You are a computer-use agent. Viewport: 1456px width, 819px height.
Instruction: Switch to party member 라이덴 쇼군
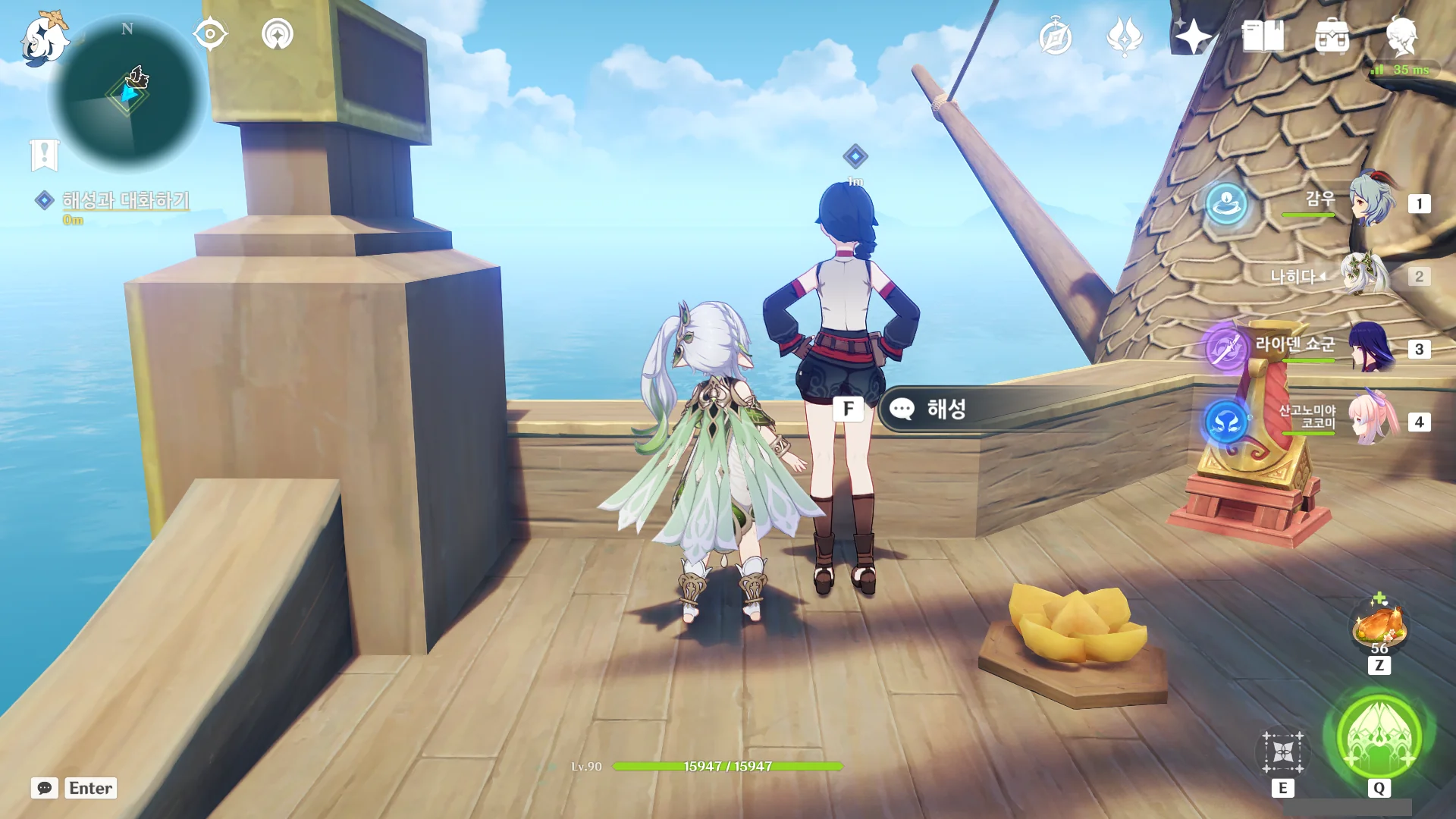(x=1371, y=347)
